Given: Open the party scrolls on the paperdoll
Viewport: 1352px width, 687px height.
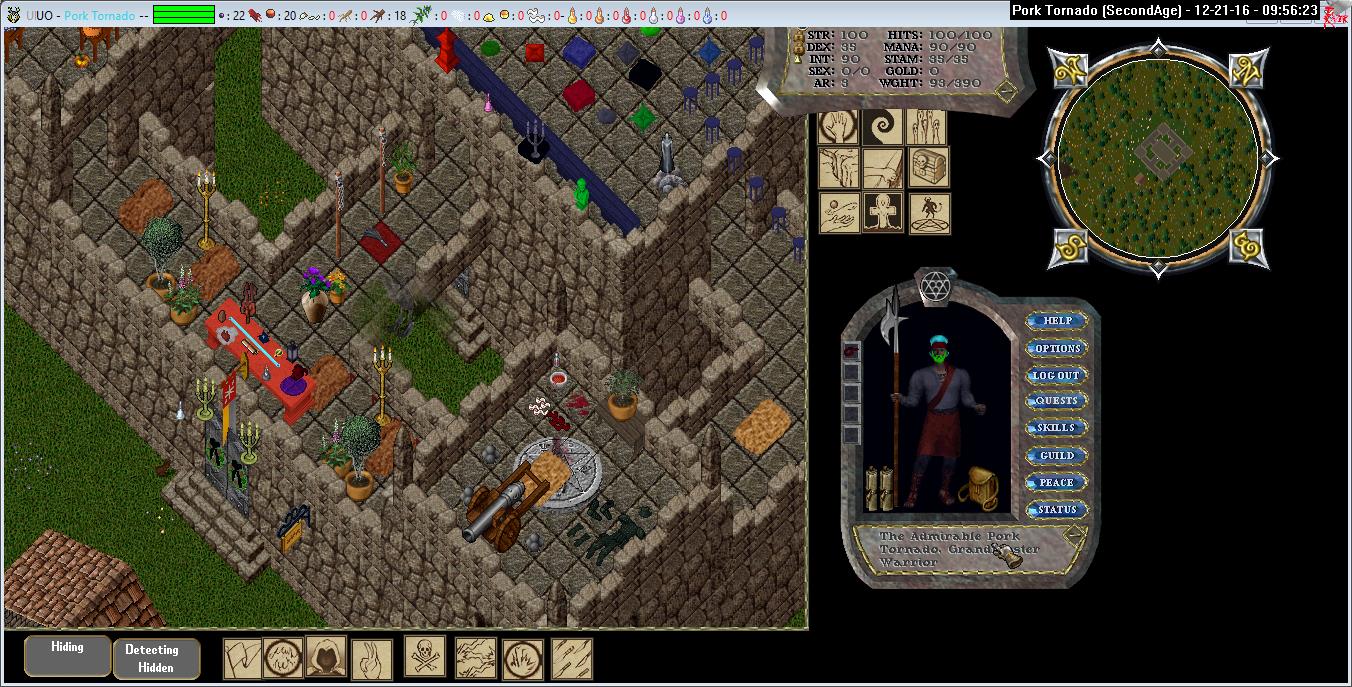Looking at the screenshot, I should click(x=878, y=487).
